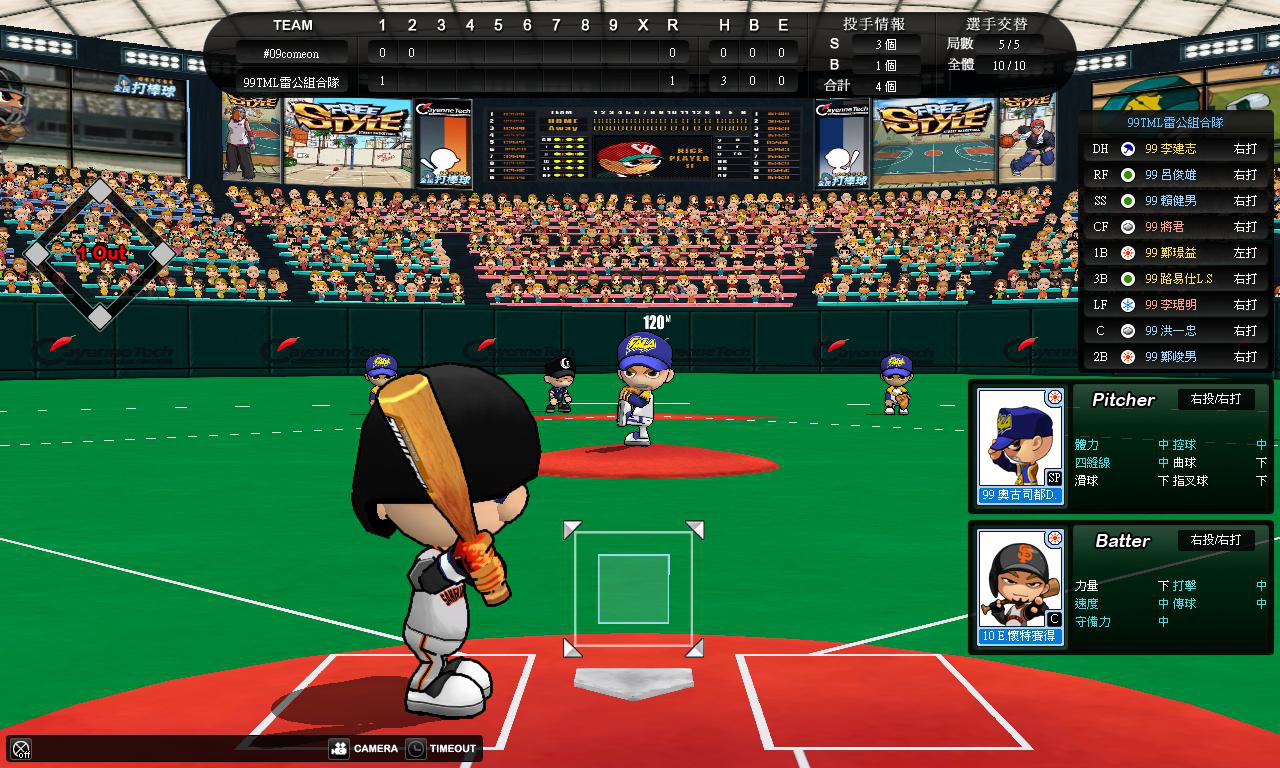Select the Batter portrait card
1280x768 pixels.
[1020, 587]
